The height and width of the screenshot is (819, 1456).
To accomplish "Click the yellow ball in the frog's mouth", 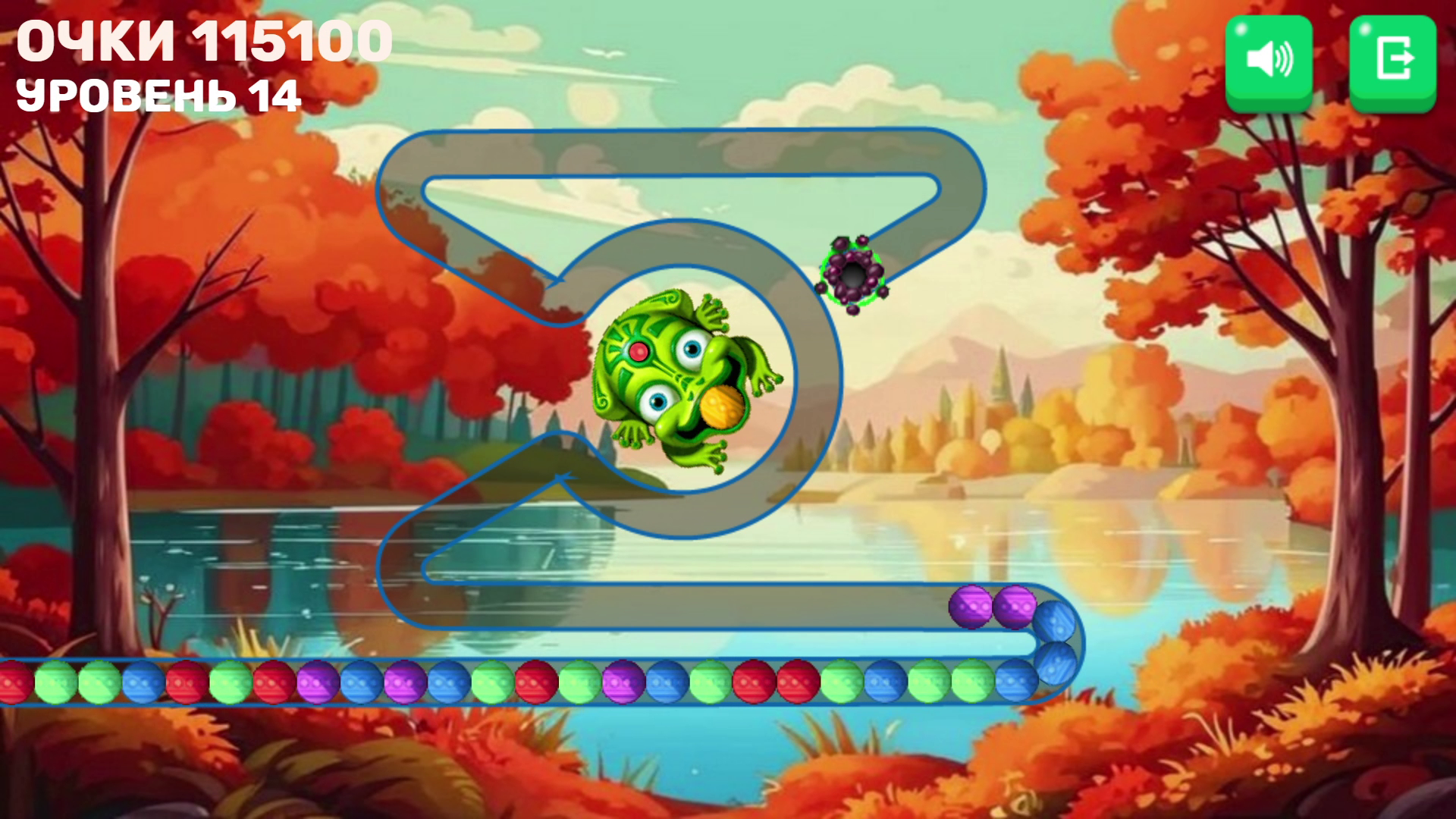I will (722, 408).
